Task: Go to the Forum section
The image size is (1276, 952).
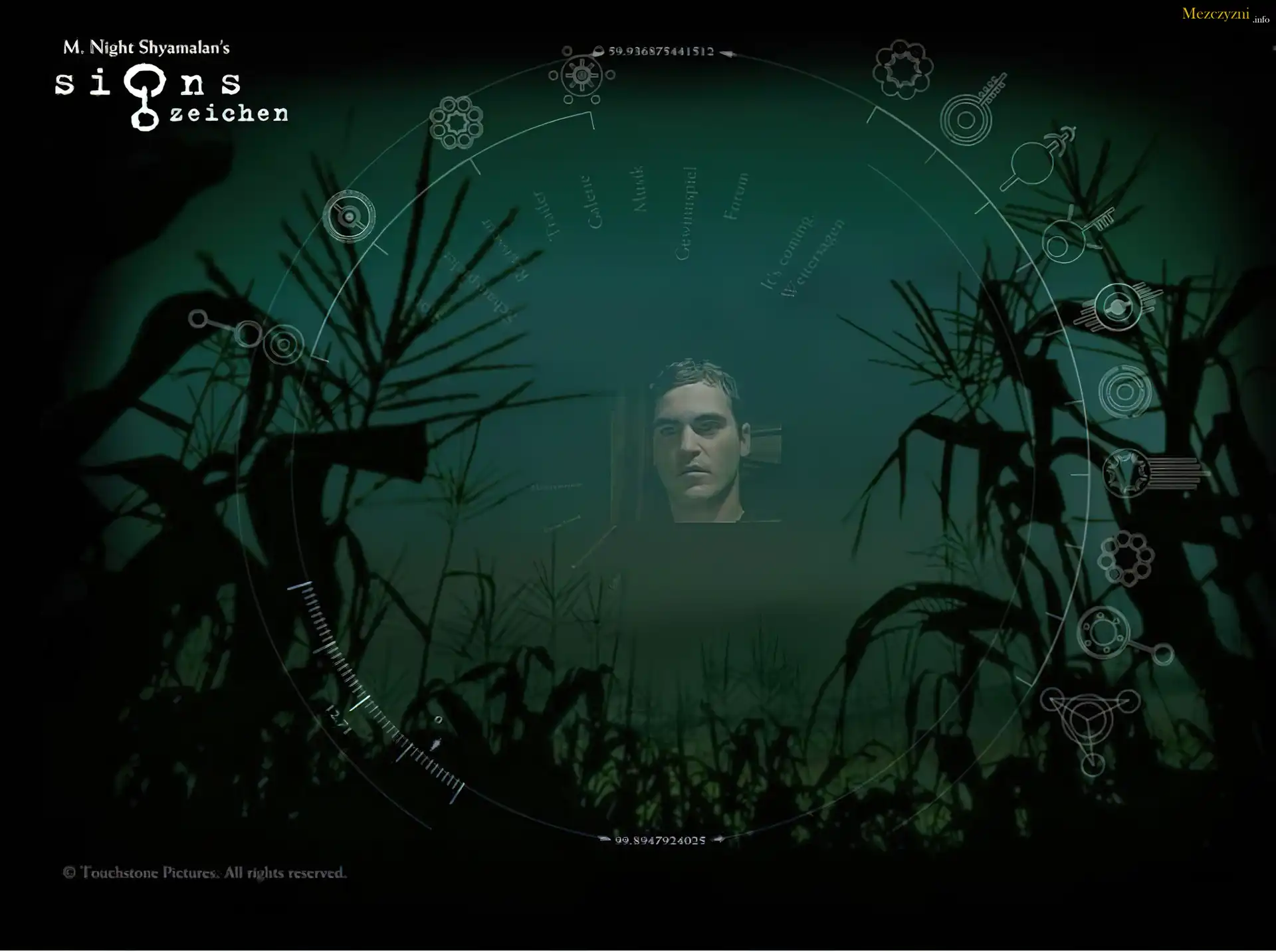Action: point(736,197)
